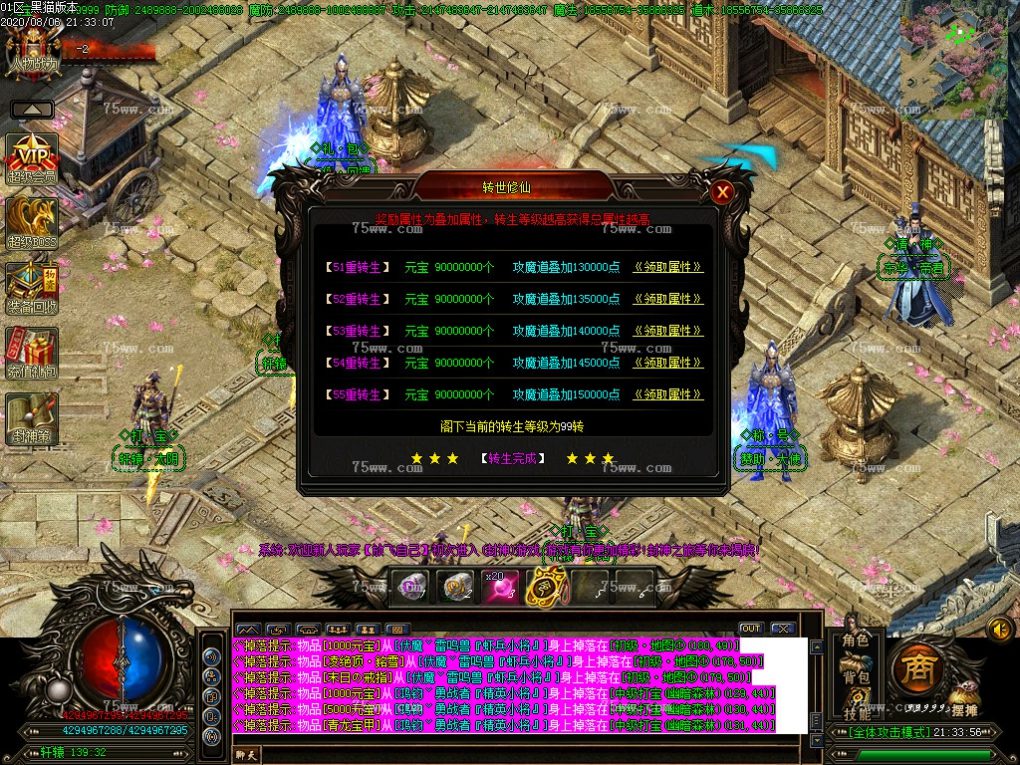This screenshot has height=765, width=1020.
Task: Collapse the left icon menu arrow
Action: click(x=32, y=109)
